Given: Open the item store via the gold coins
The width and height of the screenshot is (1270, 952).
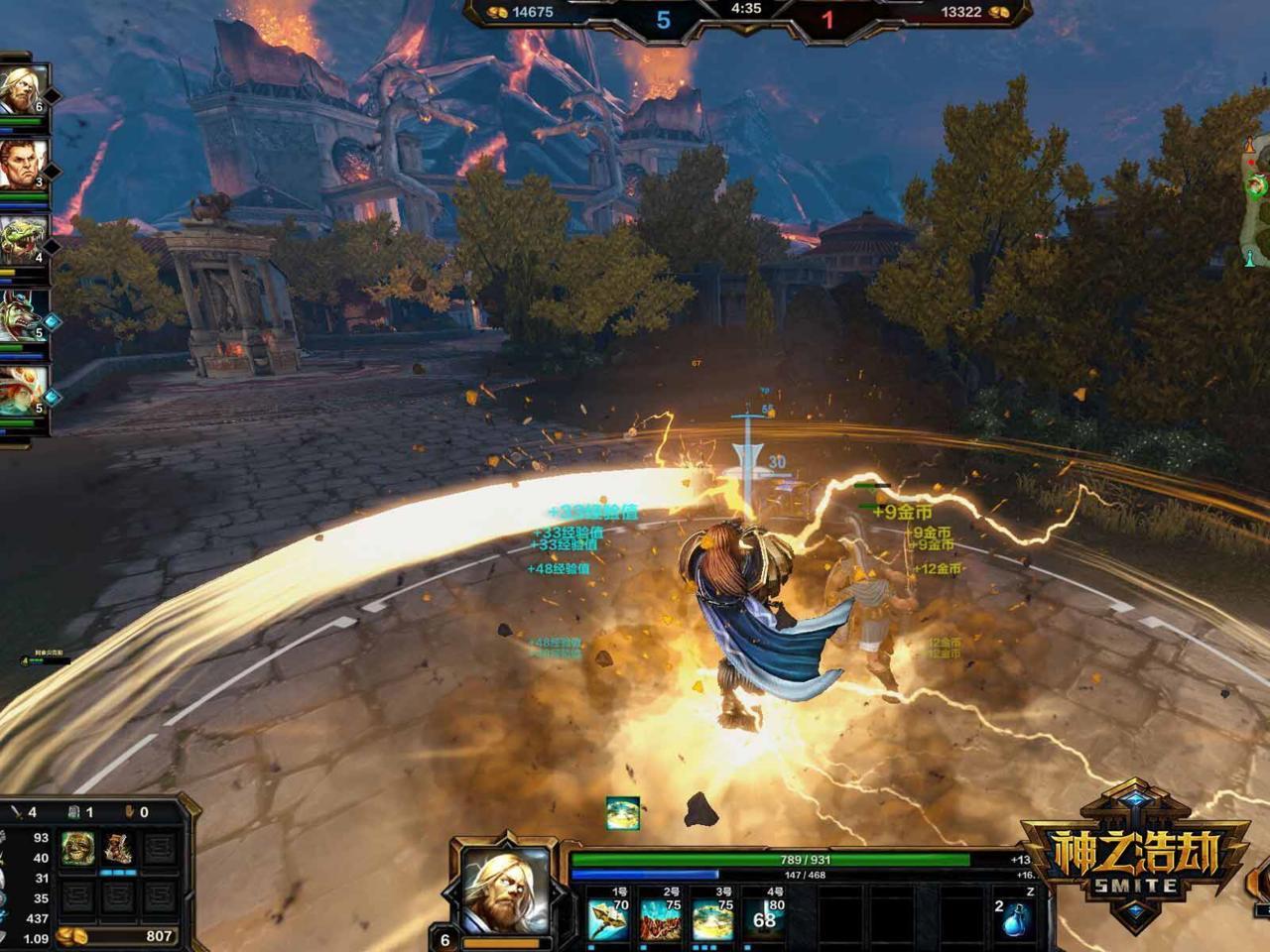Looking at the screenshot, I should click(x=71, y=935).
